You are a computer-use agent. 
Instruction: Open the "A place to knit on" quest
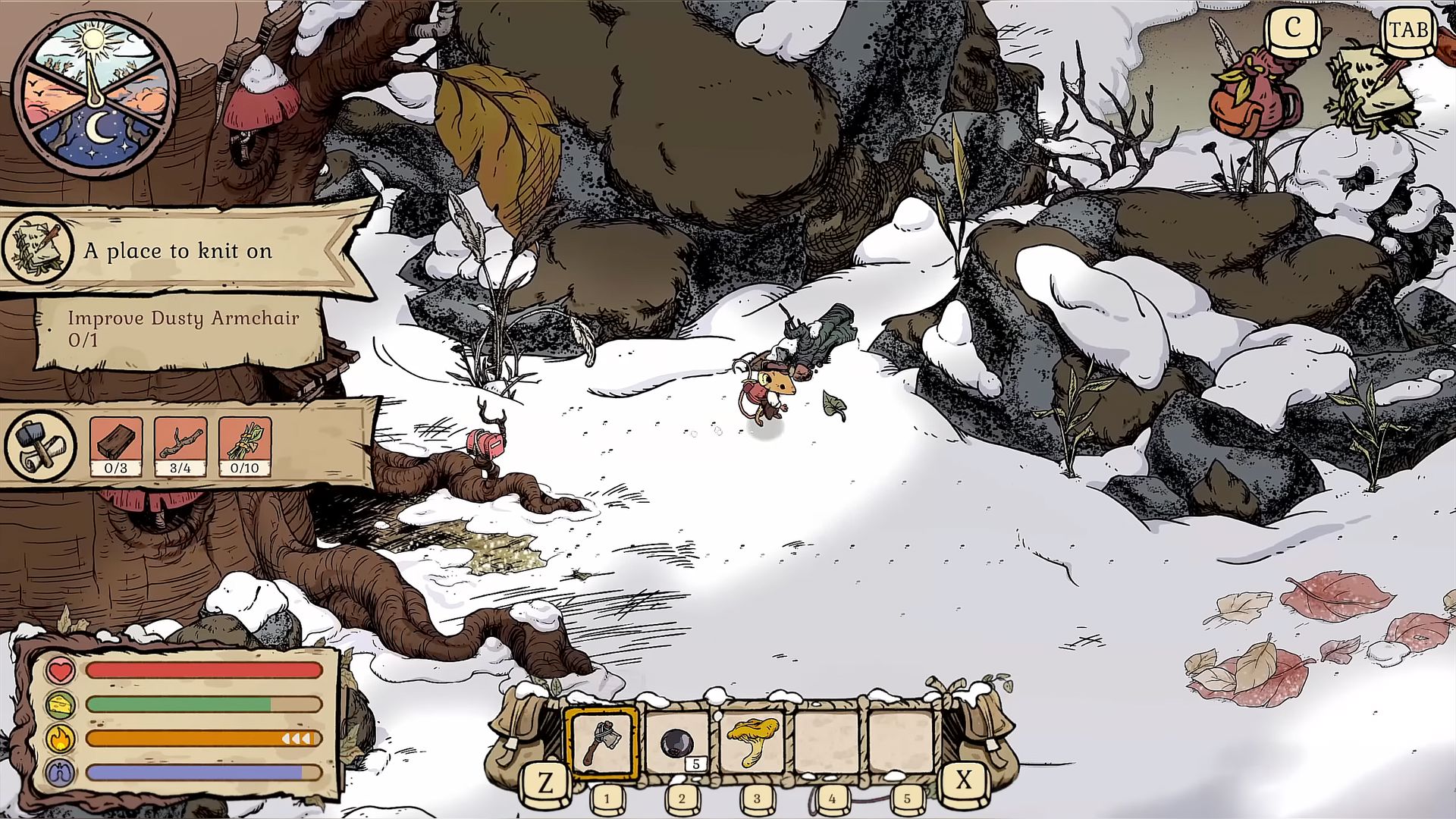[x=179, y=251]
